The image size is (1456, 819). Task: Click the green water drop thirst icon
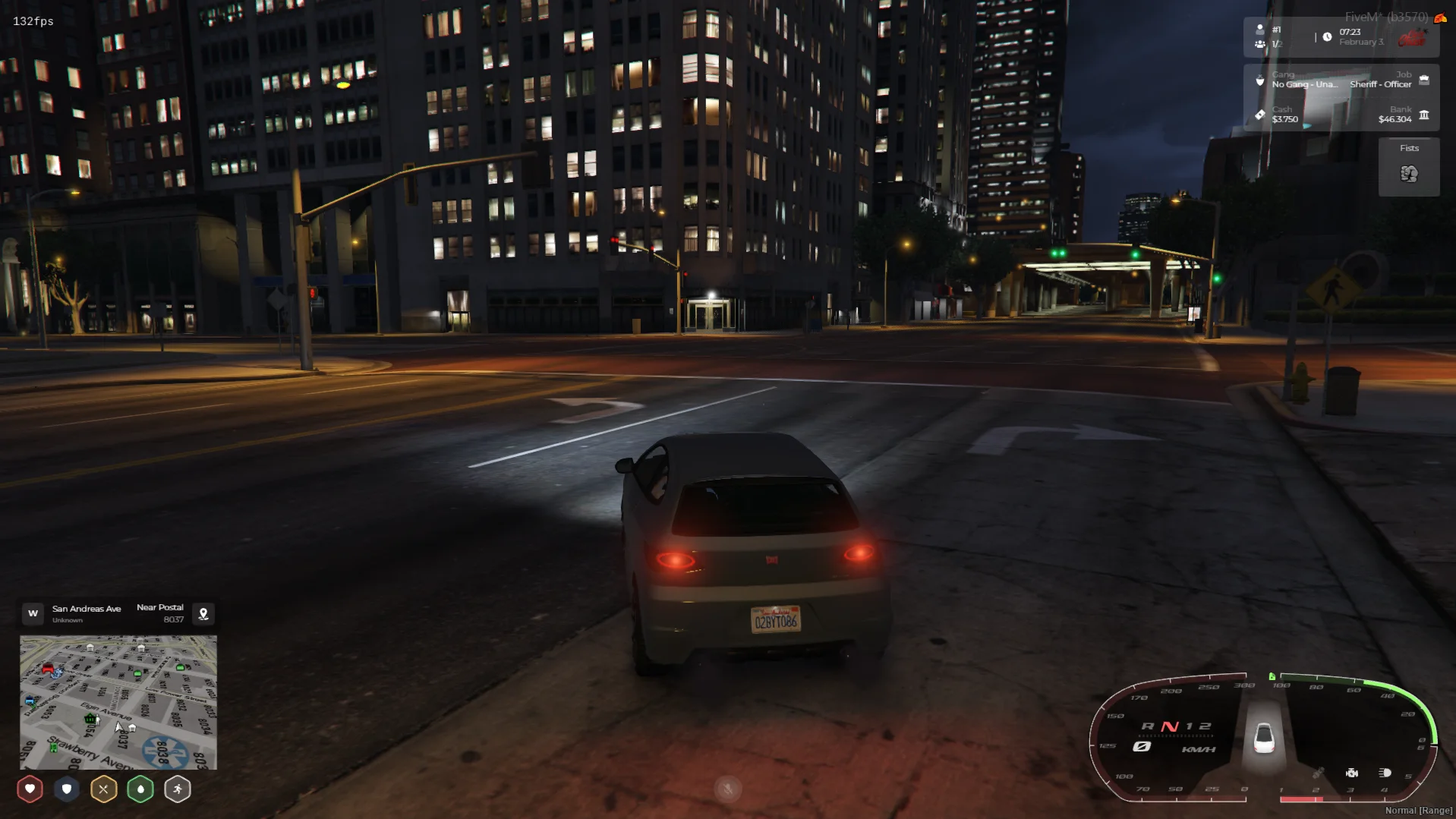point(140,789)
